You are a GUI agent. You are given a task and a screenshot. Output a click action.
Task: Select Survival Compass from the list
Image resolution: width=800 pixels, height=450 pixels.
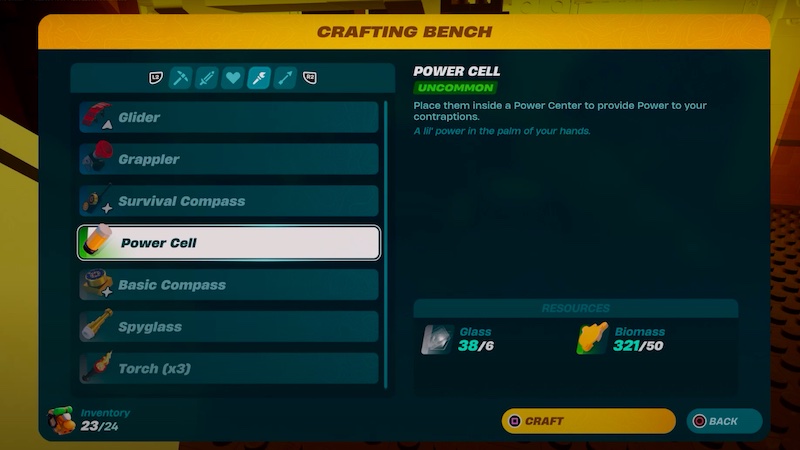click(x=229, y=201)
